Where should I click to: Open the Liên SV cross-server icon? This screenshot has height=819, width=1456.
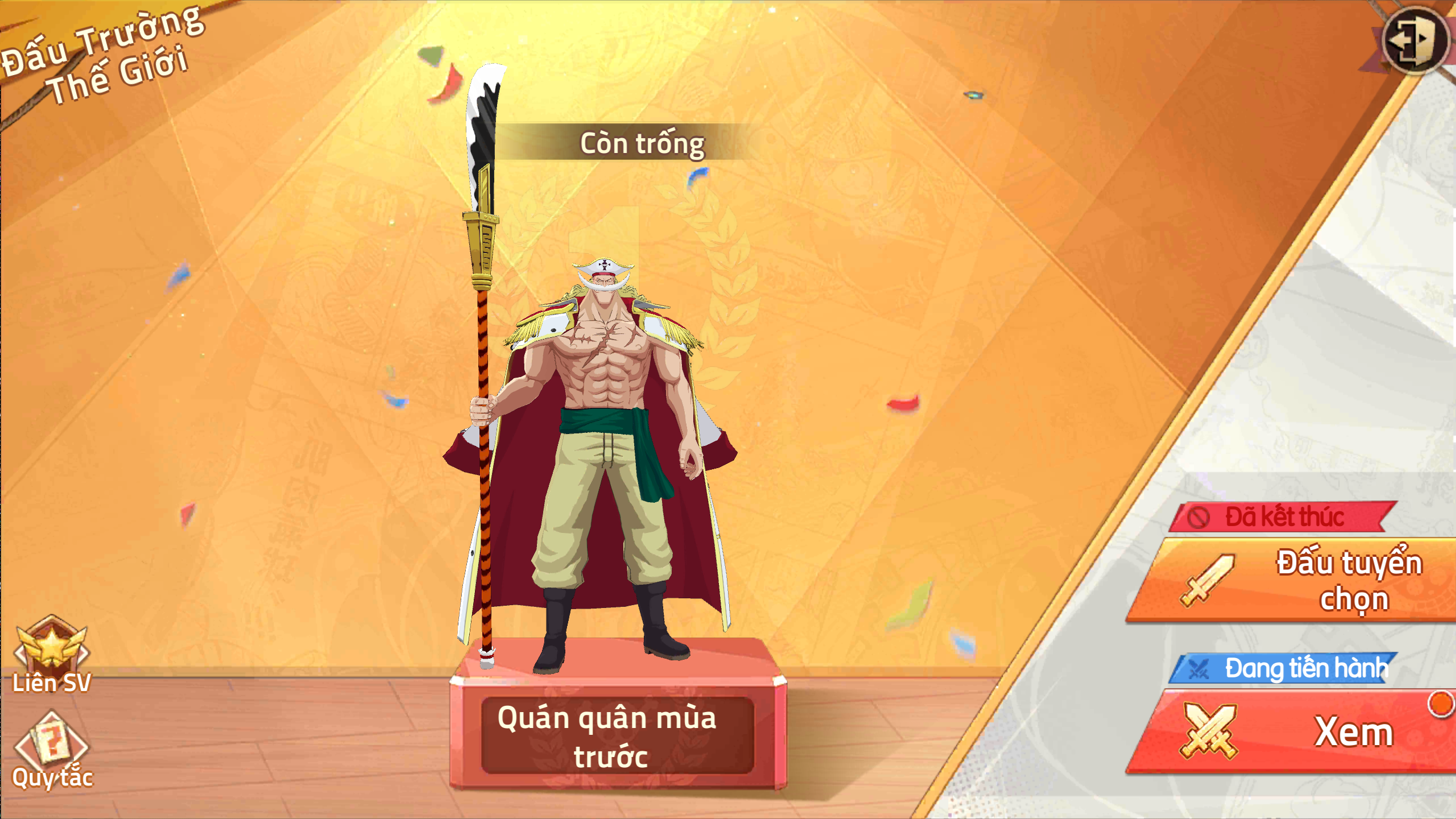pos(51,654)
